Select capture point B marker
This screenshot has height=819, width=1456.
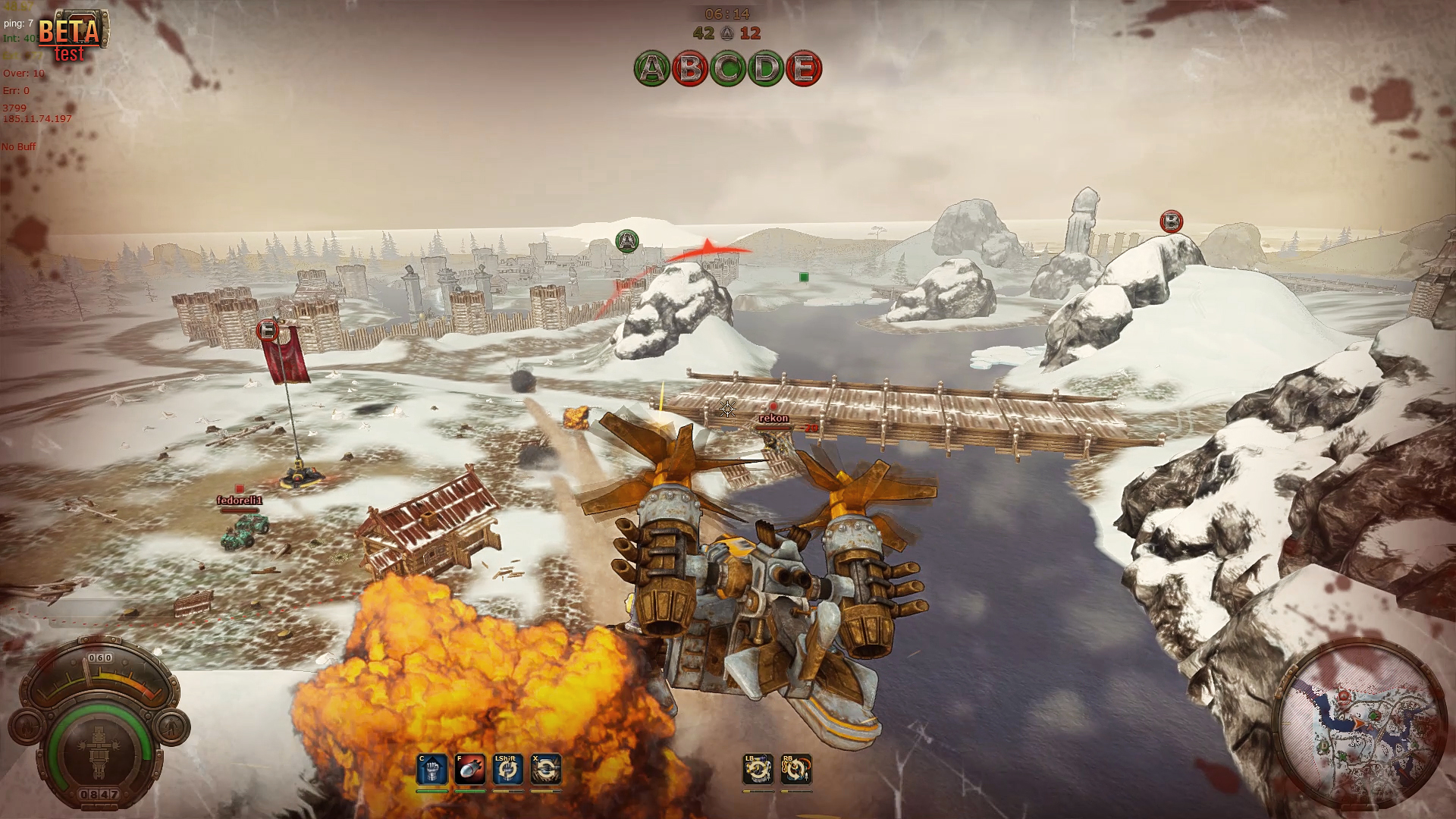(x=1171, y=221)
